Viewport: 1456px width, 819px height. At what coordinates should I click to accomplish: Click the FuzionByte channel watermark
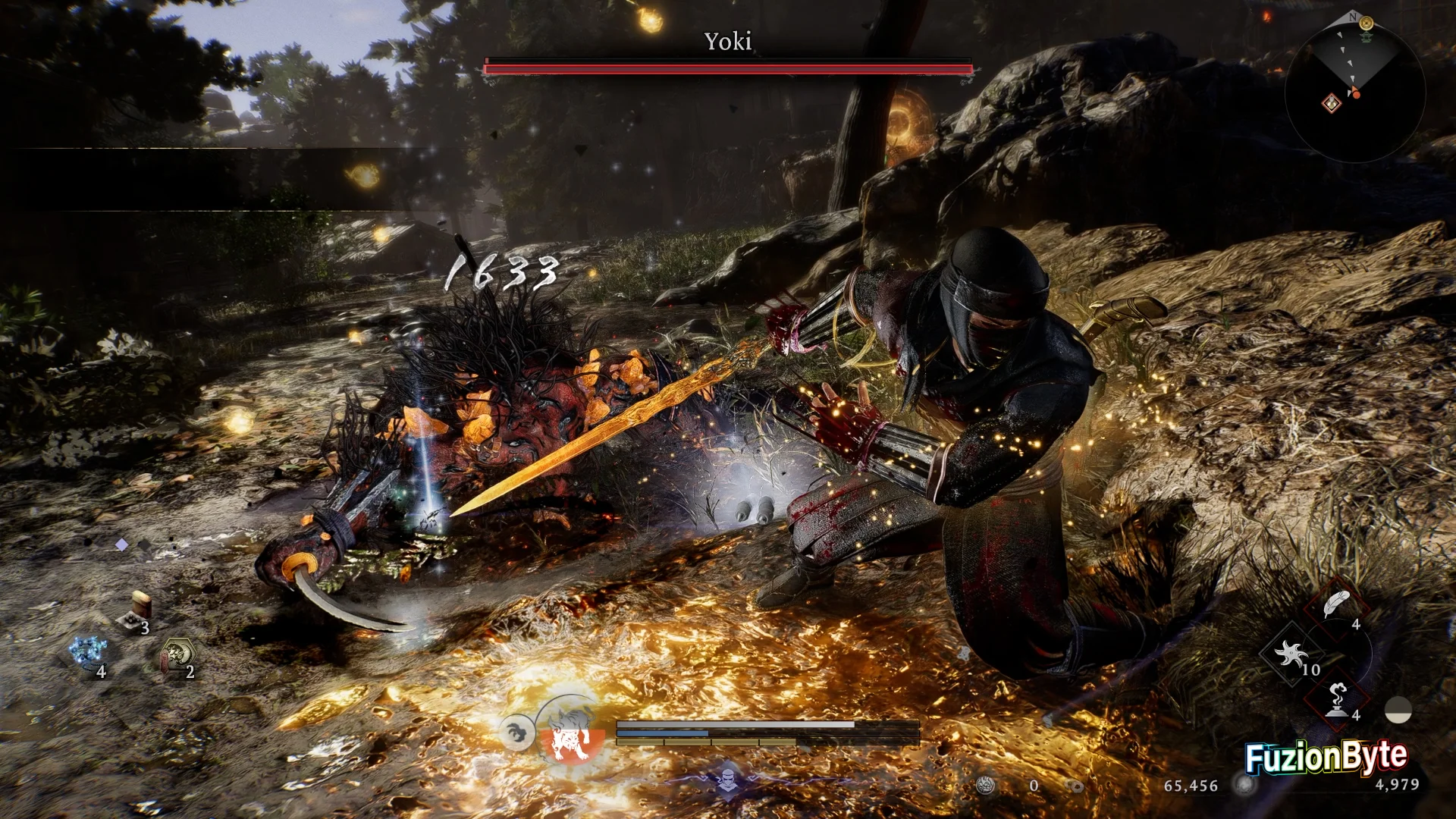tap(1326, 757)
